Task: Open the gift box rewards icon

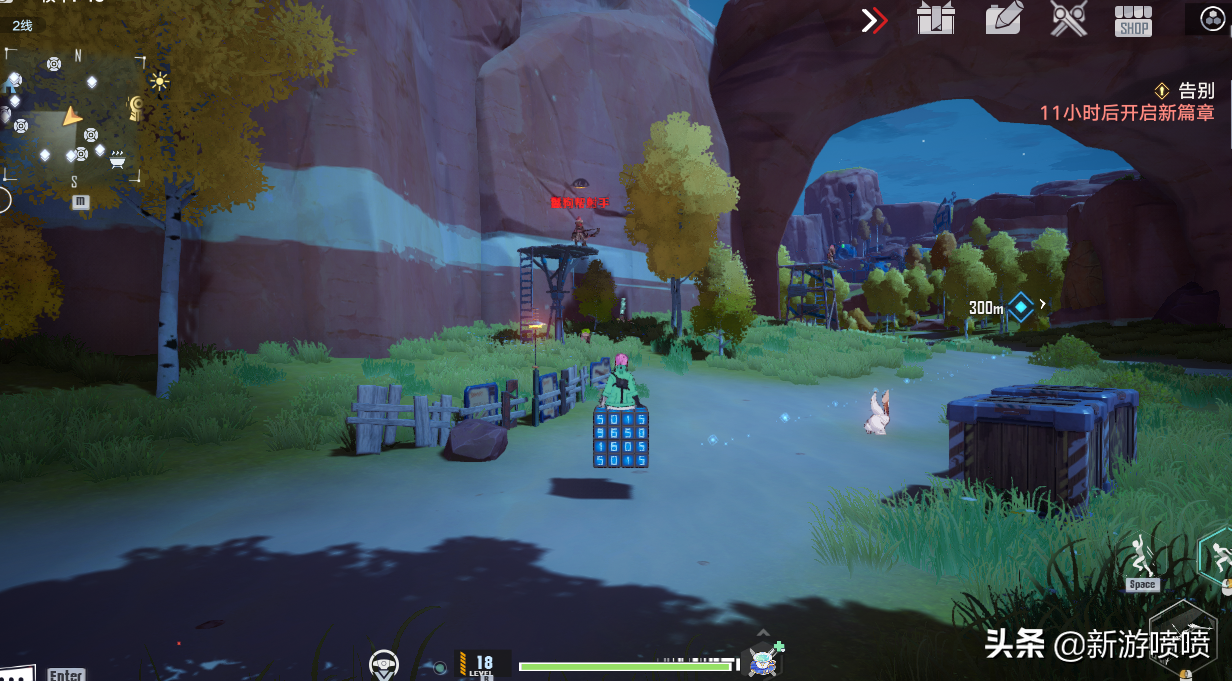Action: (x=936, y=19)
